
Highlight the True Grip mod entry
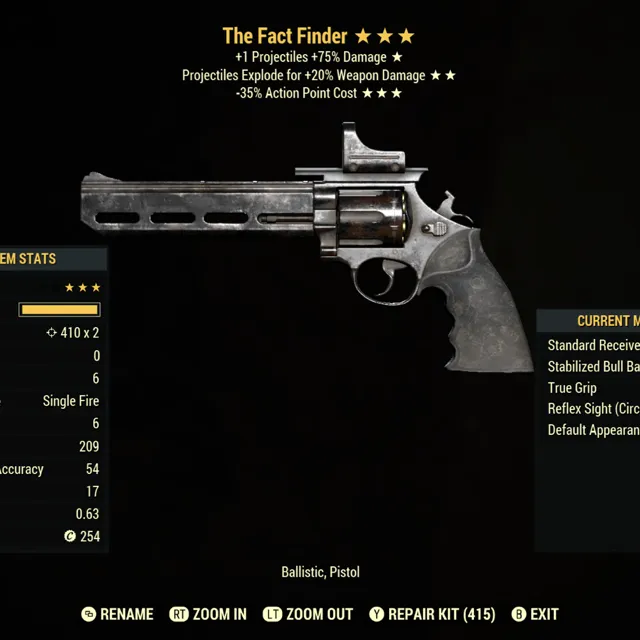pos(573,388)
